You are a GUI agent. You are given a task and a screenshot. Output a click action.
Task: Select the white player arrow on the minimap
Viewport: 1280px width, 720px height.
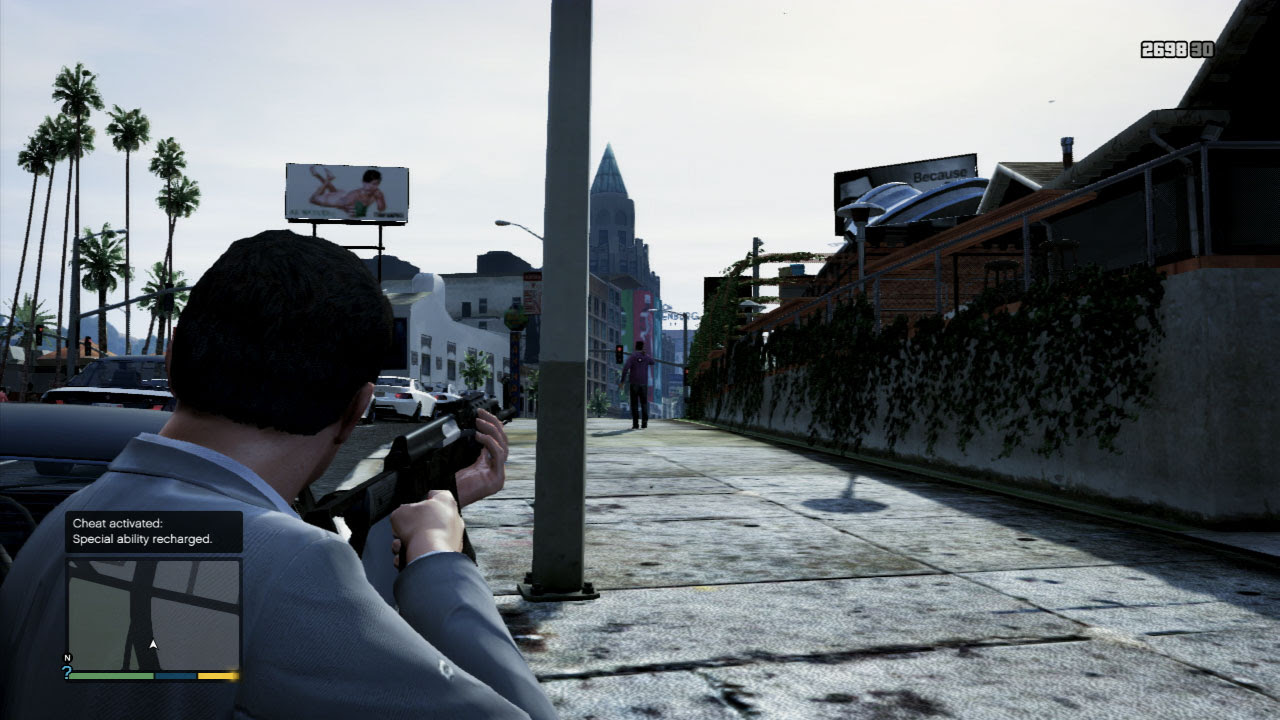(x=151, y=645)
